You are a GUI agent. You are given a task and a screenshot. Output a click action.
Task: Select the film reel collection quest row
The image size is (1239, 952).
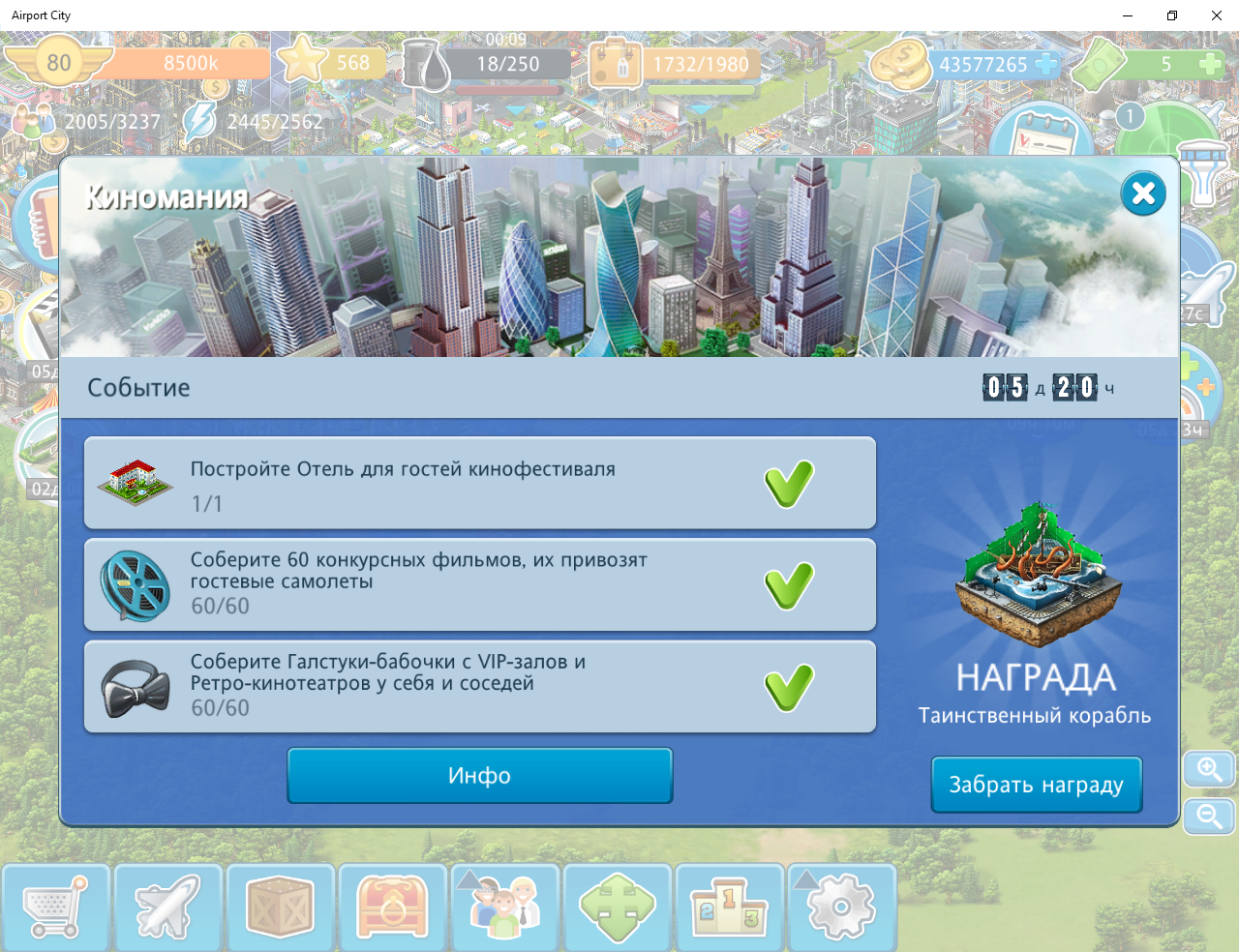pyautogui.click(x=479, y=584)
